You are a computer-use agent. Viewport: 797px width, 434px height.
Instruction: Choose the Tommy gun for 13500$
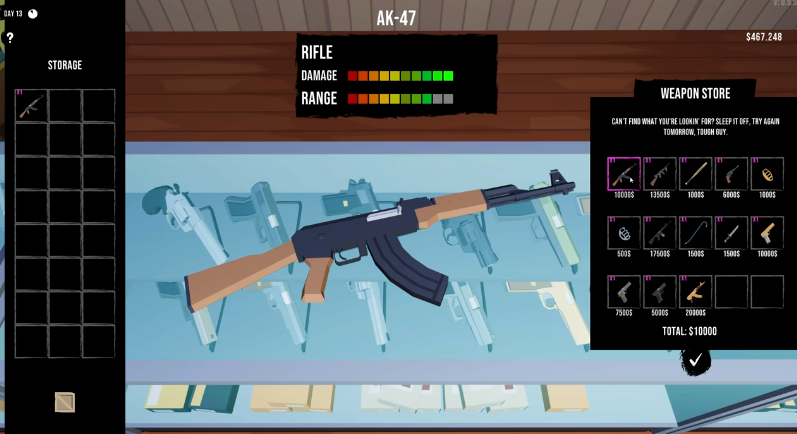pos(660,174)
